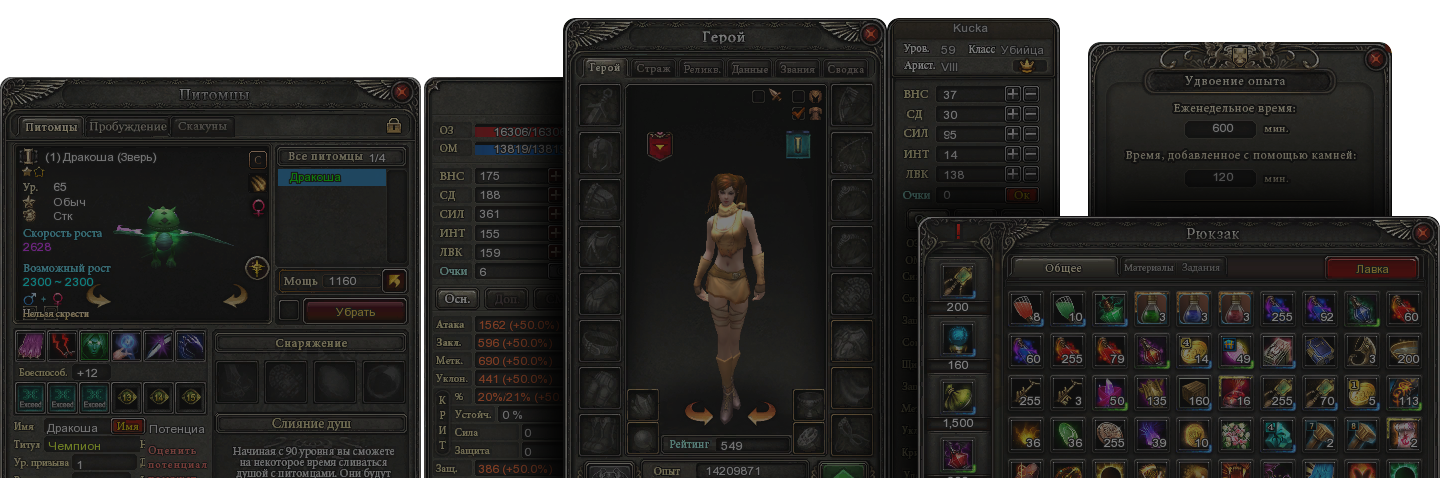Switch to the Материалы backpack tab
Screen dimensions: 1440x478
[x=1148, y=268]
